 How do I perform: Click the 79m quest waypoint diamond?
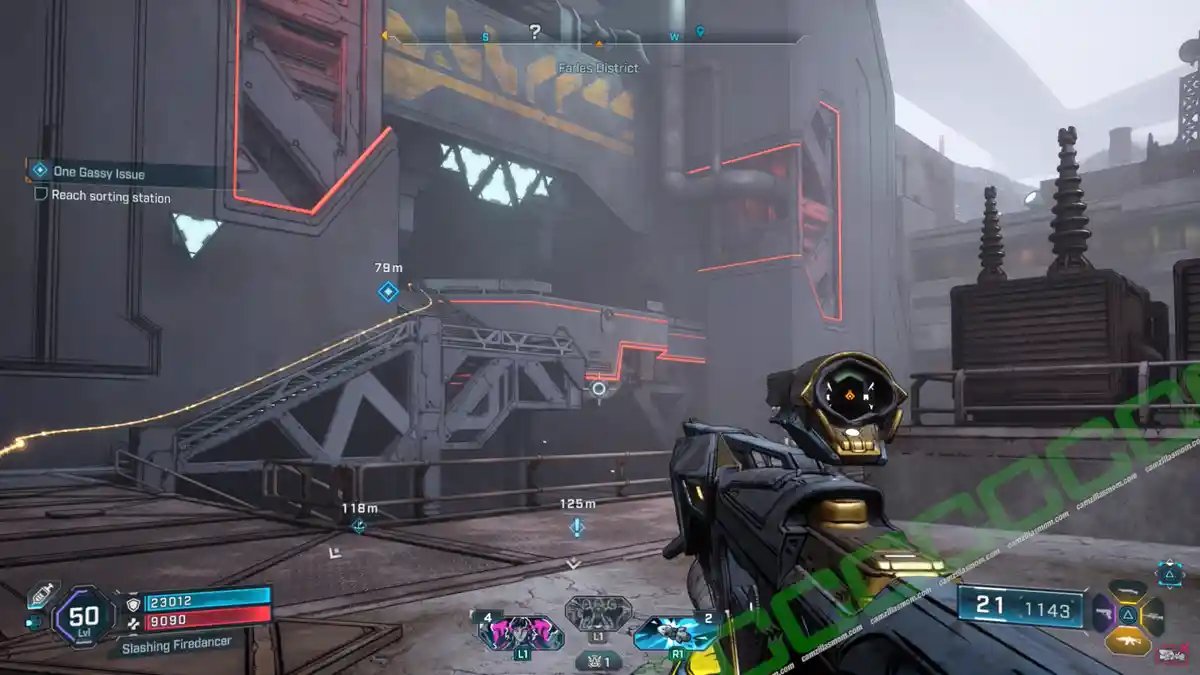click(388, 291)
